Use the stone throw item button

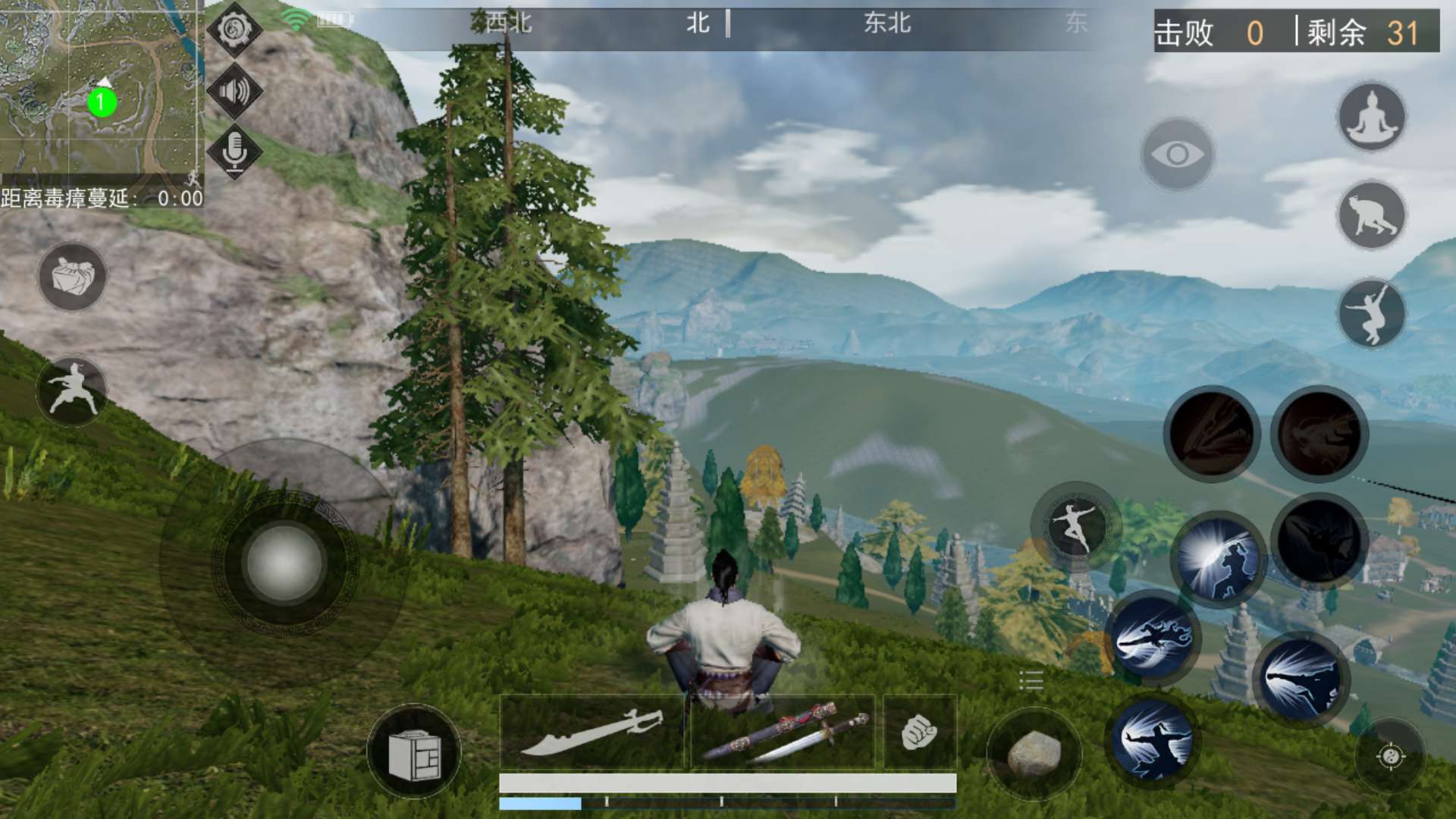coord(1034,752)
